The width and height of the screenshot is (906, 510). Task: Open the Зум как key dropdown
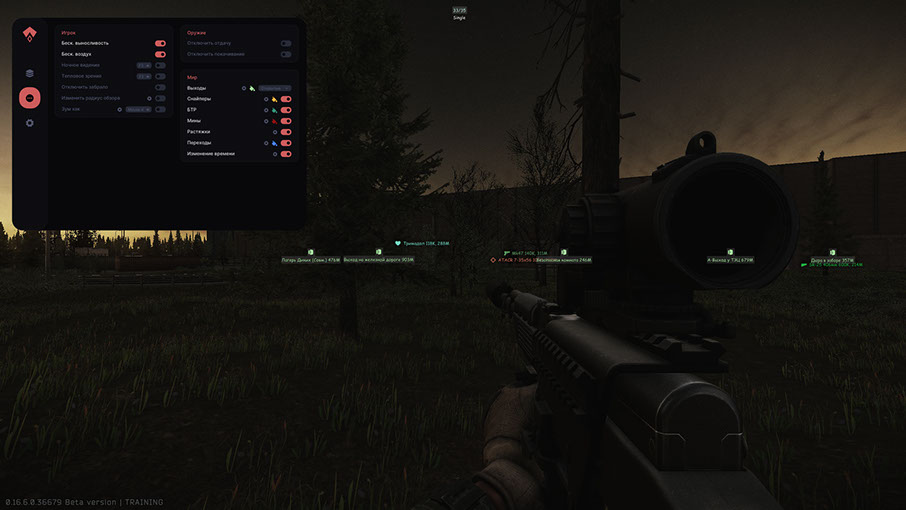pyautogui.click(x=138, y=109)
